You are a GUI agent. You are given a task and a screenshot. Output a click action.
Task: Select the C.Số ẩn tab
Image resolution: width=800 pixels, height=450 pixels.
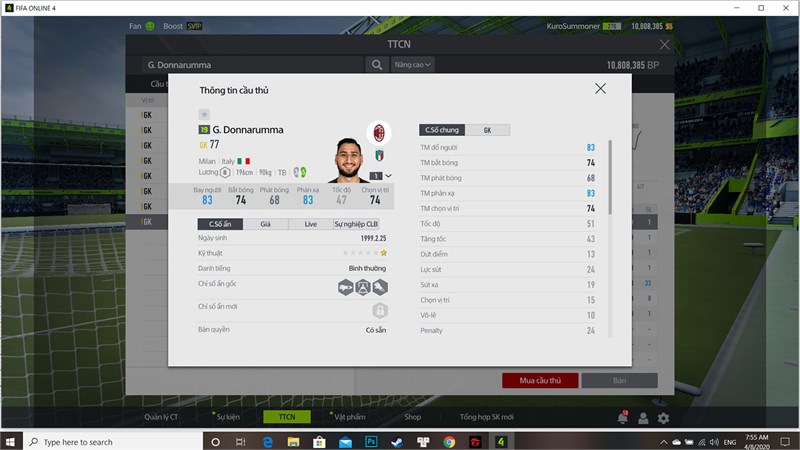(219, 224)
